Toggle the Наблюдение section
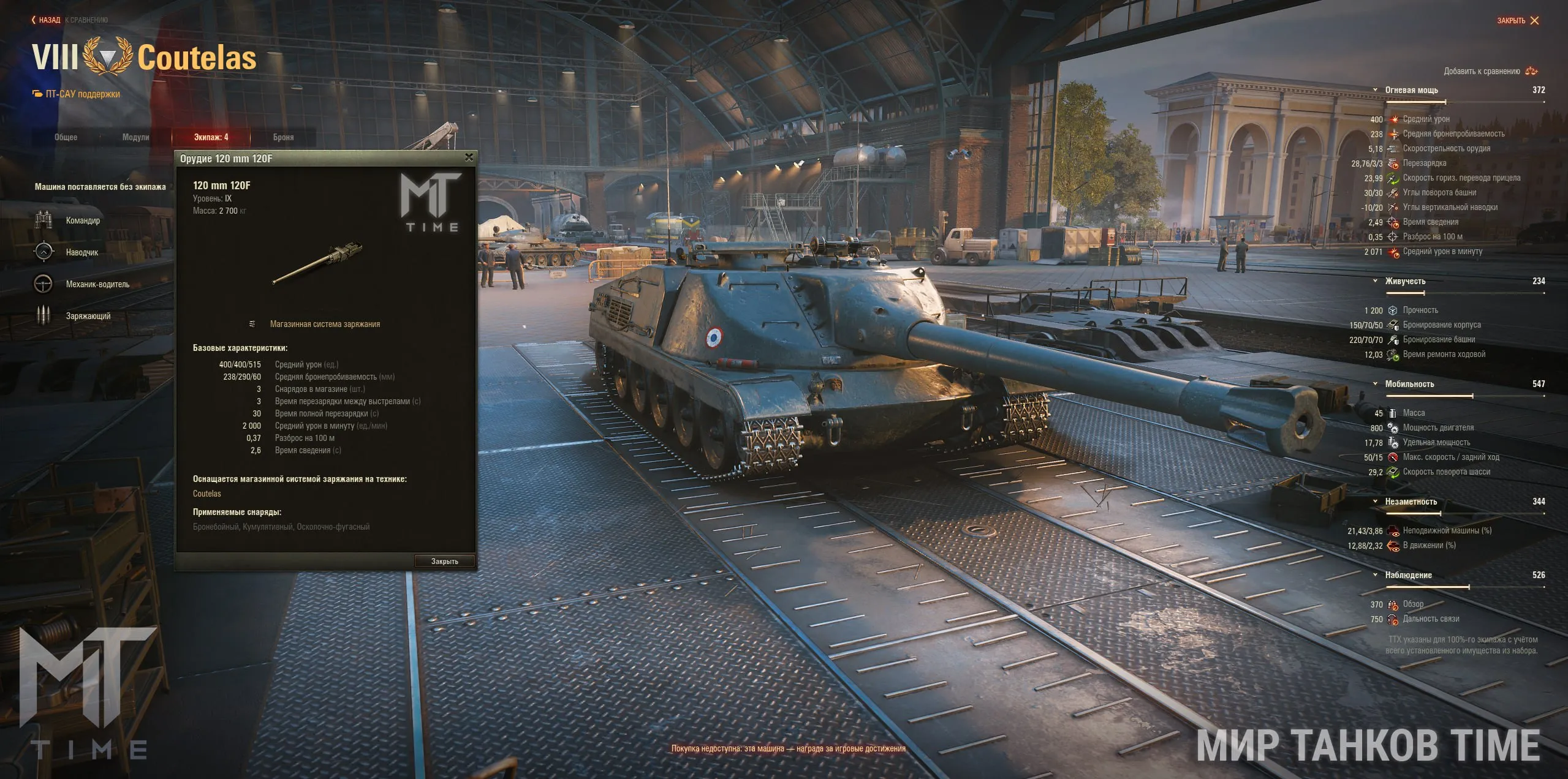Viewport: 1568px width, 779px height. click(1376, 575)
